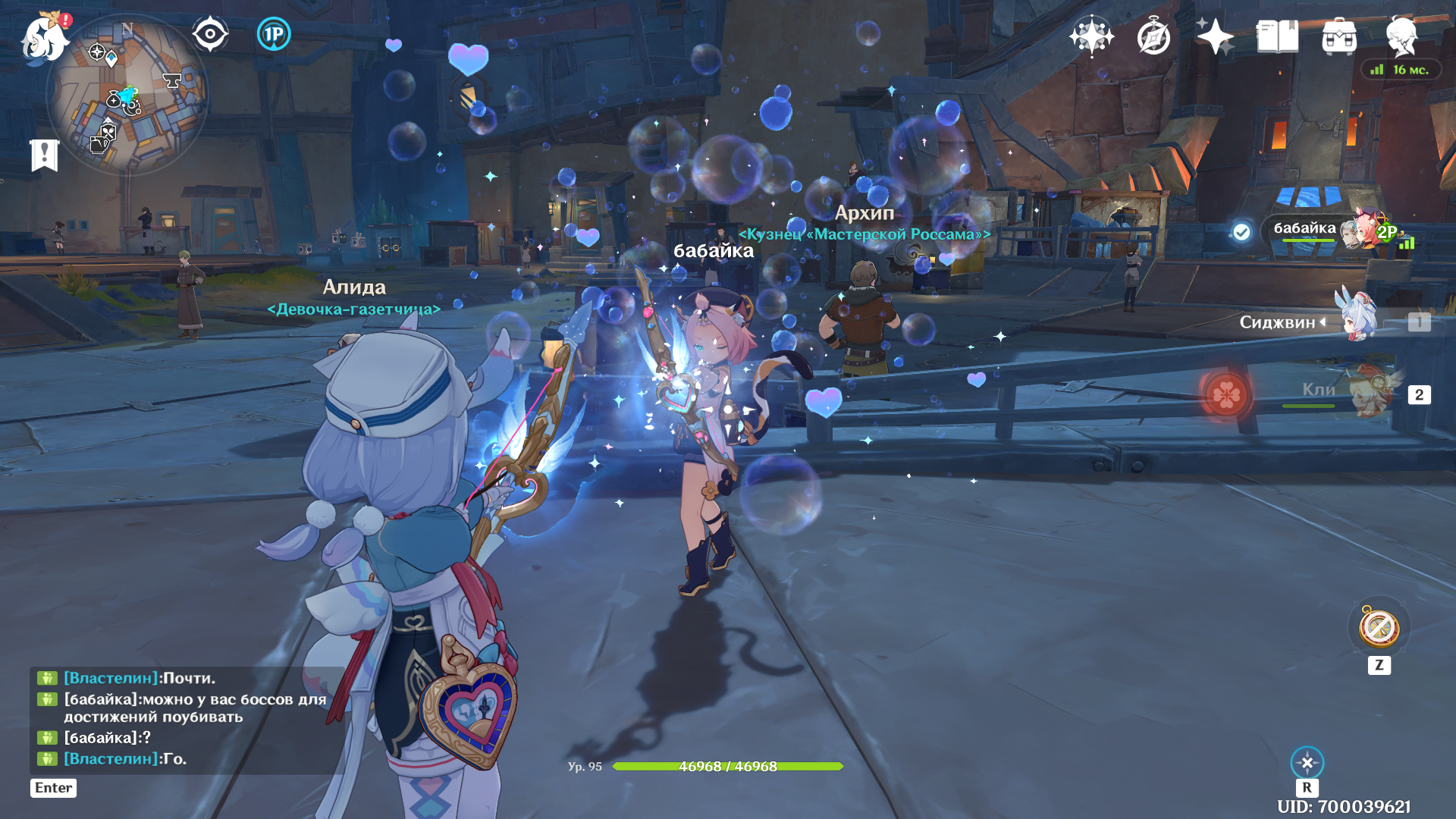Open the four-pointed star events icon
Viewport: 1456px width, 819px height.
point(1215,36)
